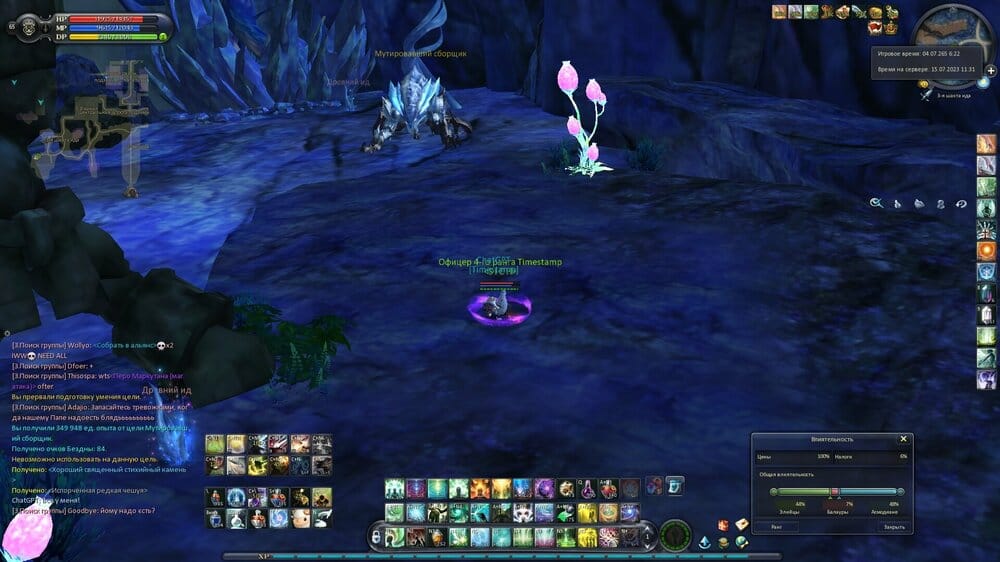The height and width of the screenshot is (562, 1000).
Task: Click the blue up-arrow menu icon
Action: (705, 543)
